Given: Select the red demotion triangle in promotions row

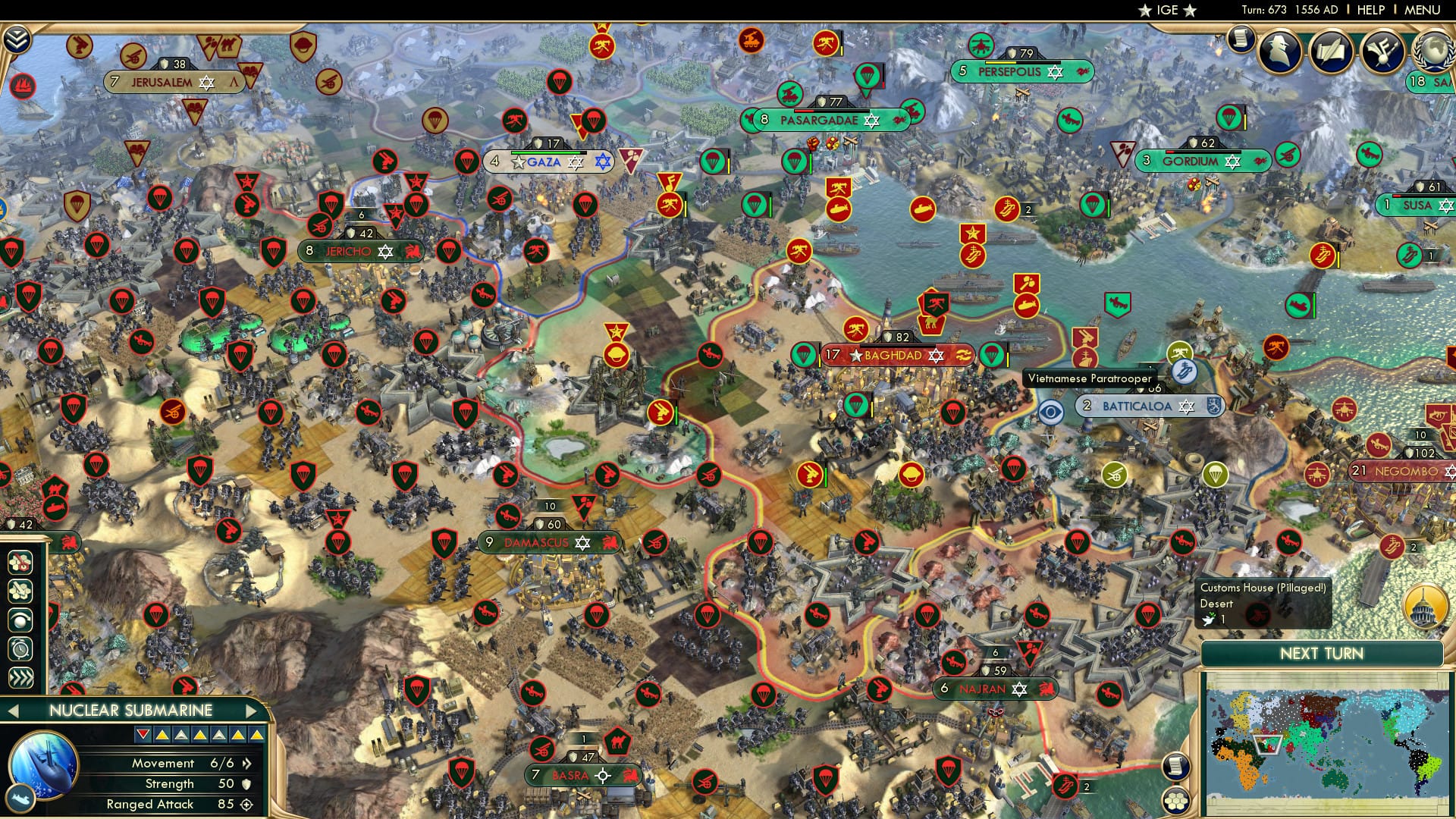Looking at the screenshot, I should pos(142,734).
